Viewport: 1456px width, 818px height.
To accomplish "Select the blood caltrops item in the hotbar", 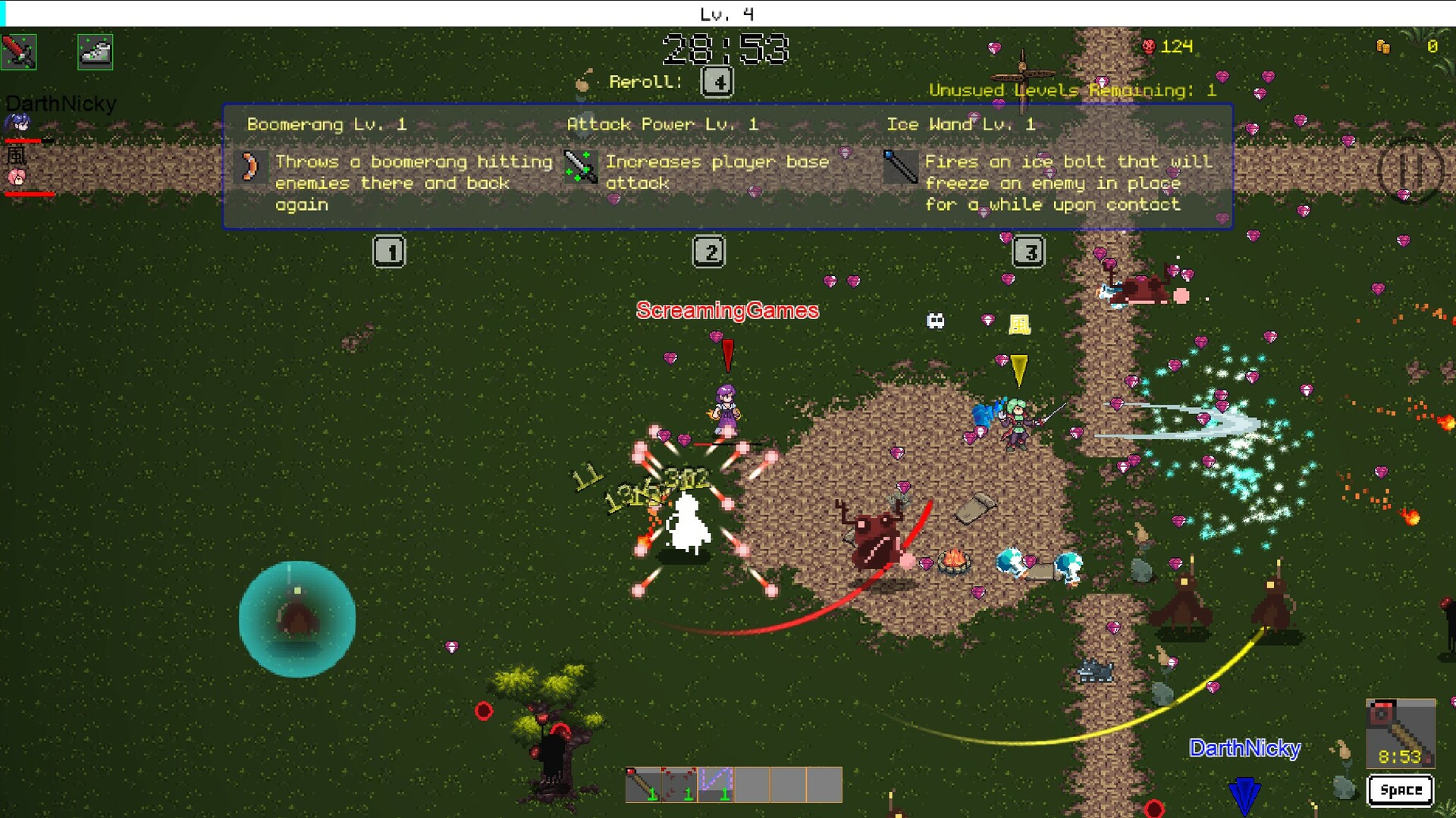I will (679, 785).
